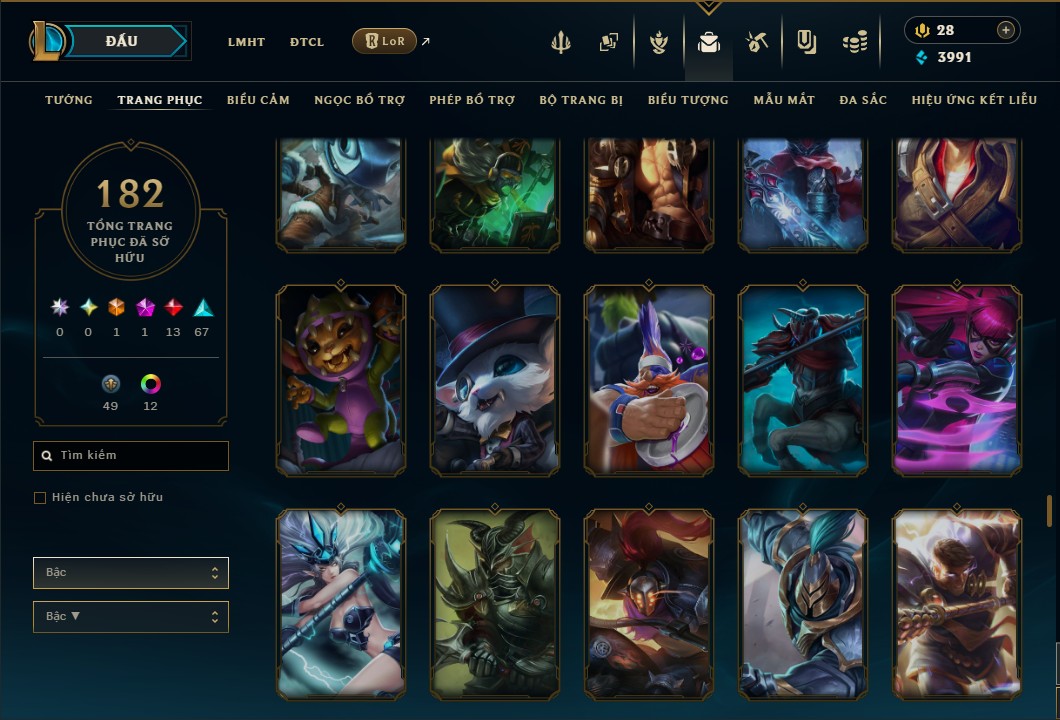The image size is (1060, 720).
Task: Open the MẪU MẮT tab
Action: [784, 100]
